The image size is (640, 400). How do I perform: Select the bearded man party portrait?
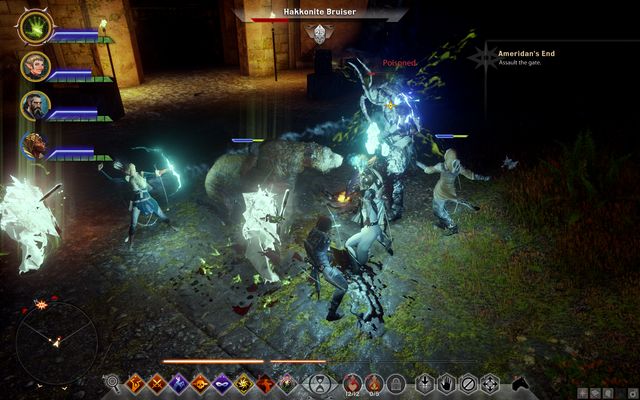(x=35, y=104)
